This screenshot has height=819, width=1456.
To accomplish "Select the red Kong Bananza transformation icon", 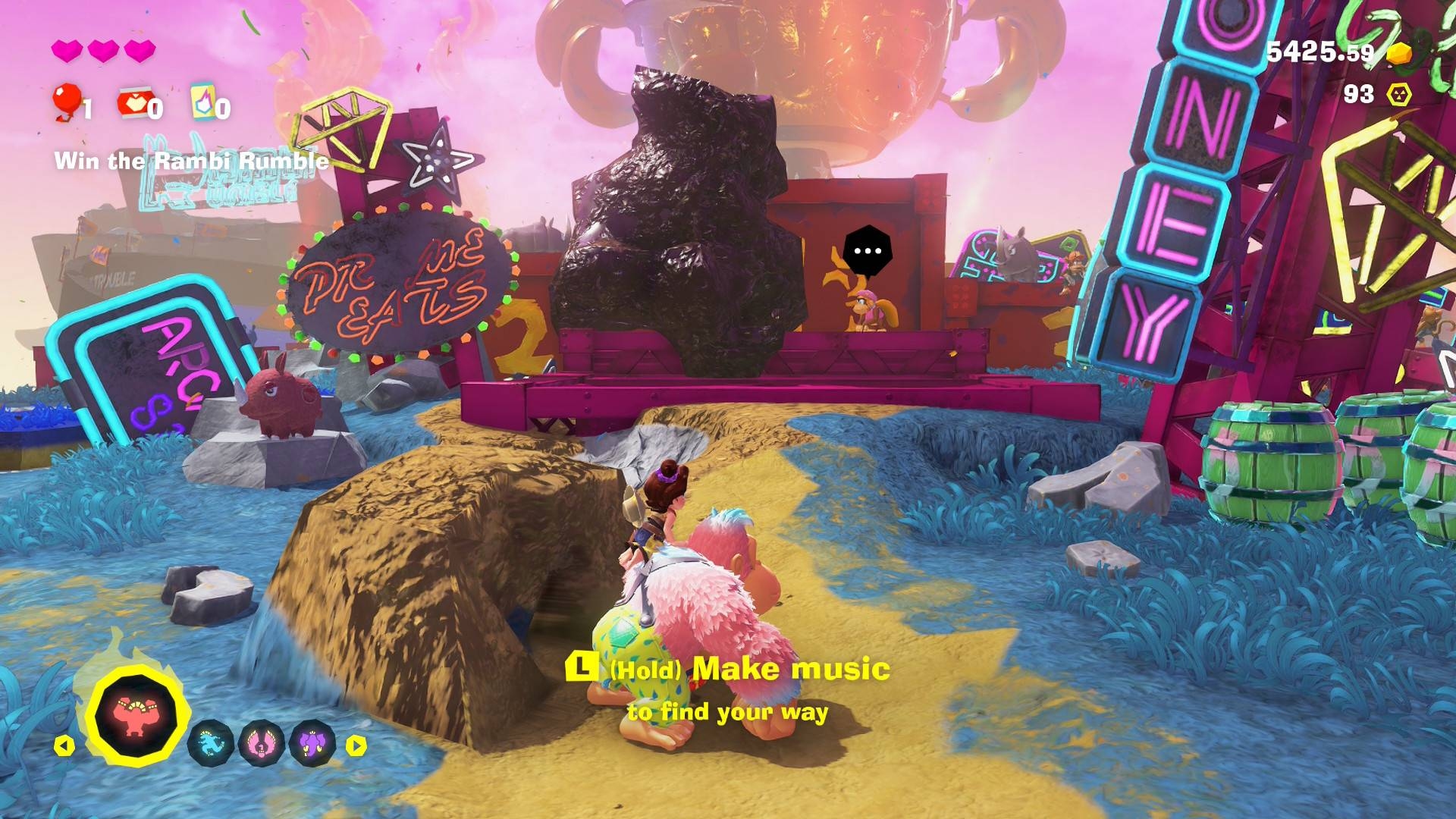I will 136,716.
